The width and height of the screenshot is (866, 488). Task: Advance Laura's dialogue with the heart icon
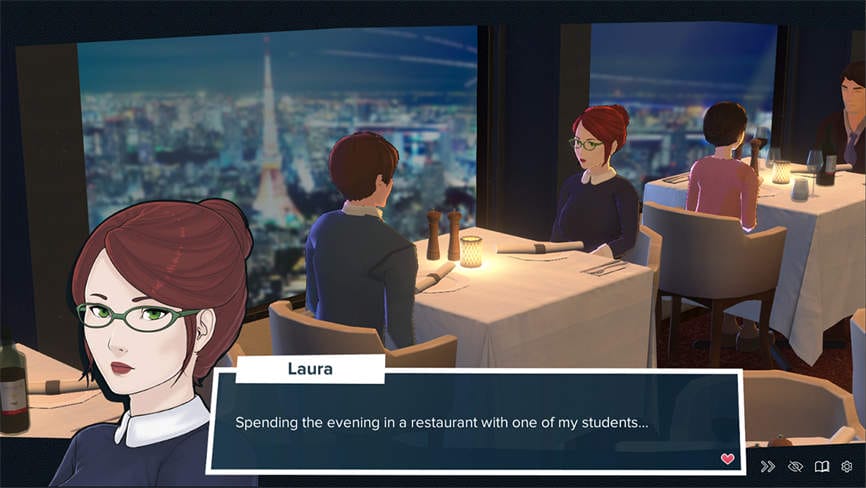pyautogui.click(x=727, y=459)
